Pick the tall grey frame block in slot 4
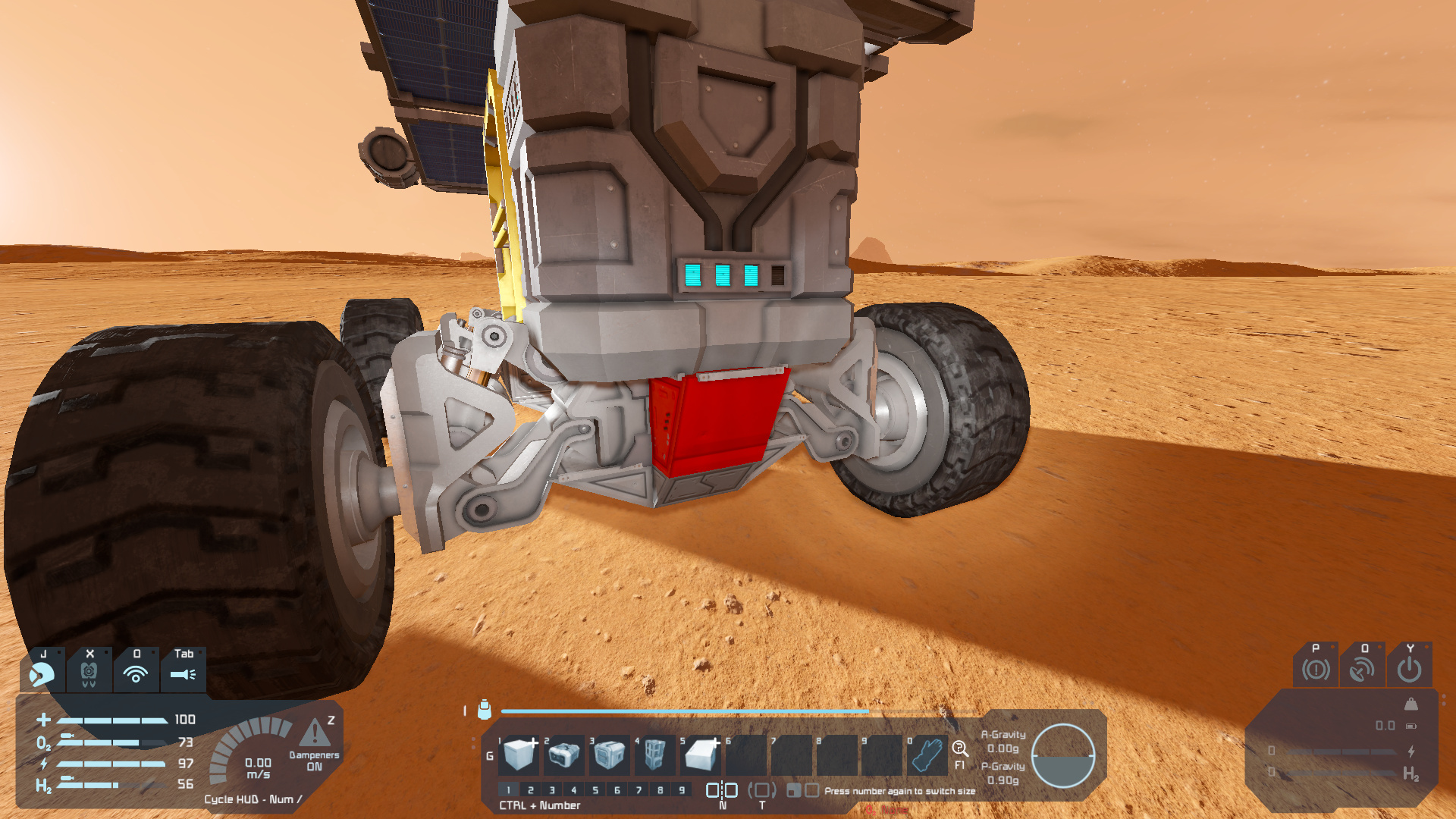The width and height of the screenshot is (1456, 819). (654, 754)
